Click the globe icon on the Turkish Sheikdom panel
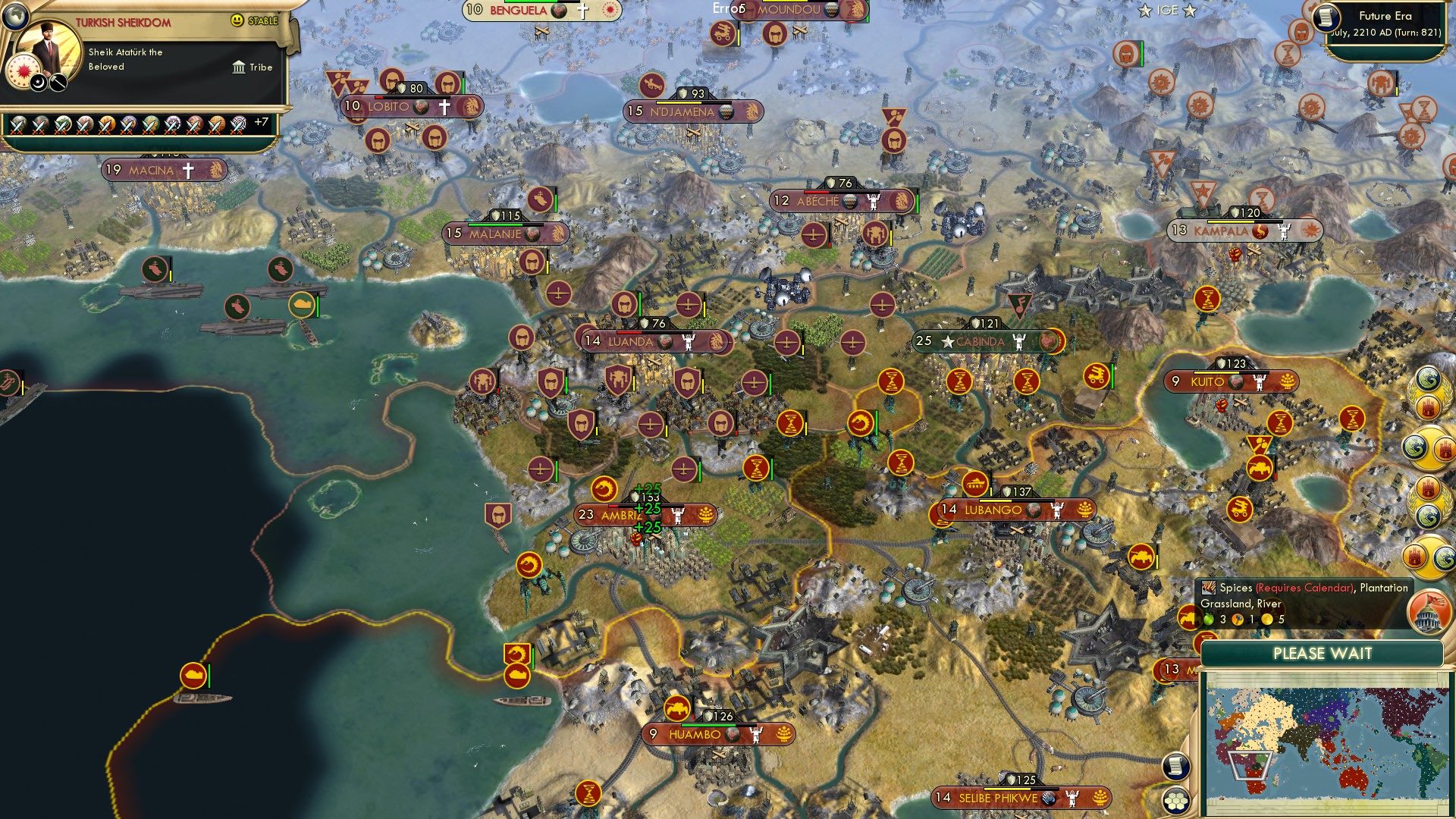The image size is (1456, 819). point(15,14)
